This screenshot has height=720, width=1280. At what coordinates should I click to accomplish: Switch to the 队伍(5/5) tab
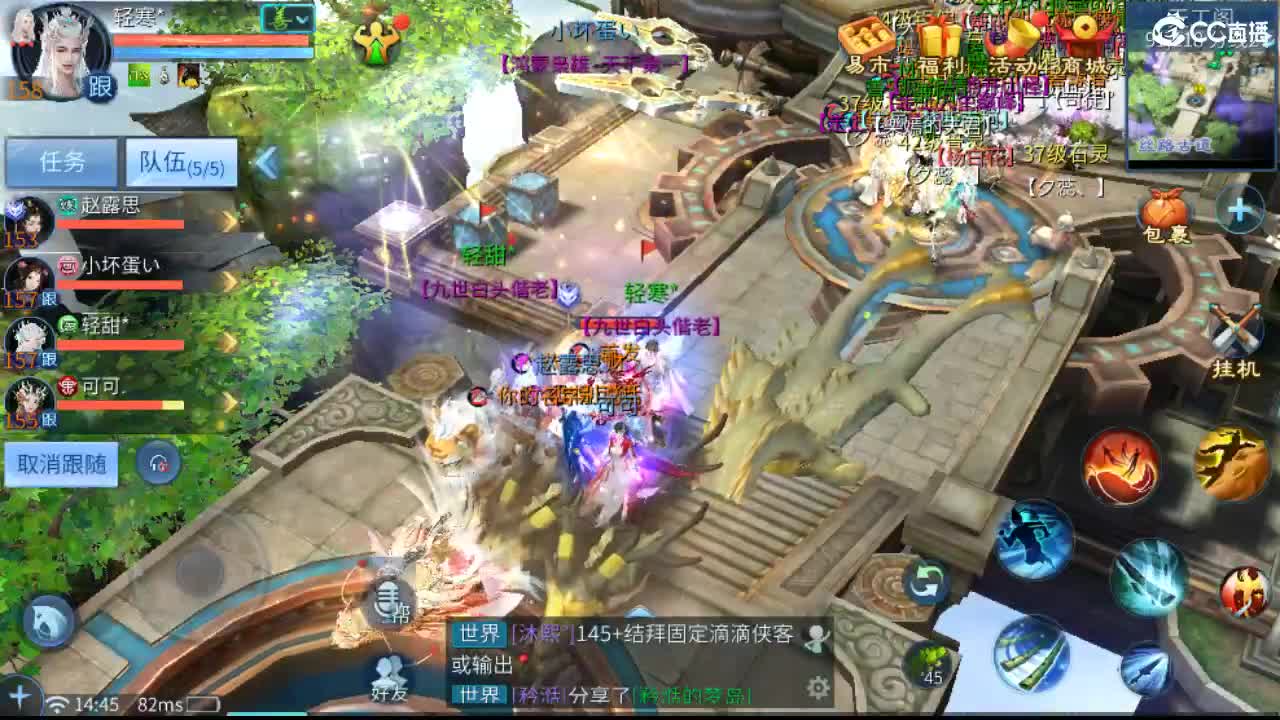(182, 162)
